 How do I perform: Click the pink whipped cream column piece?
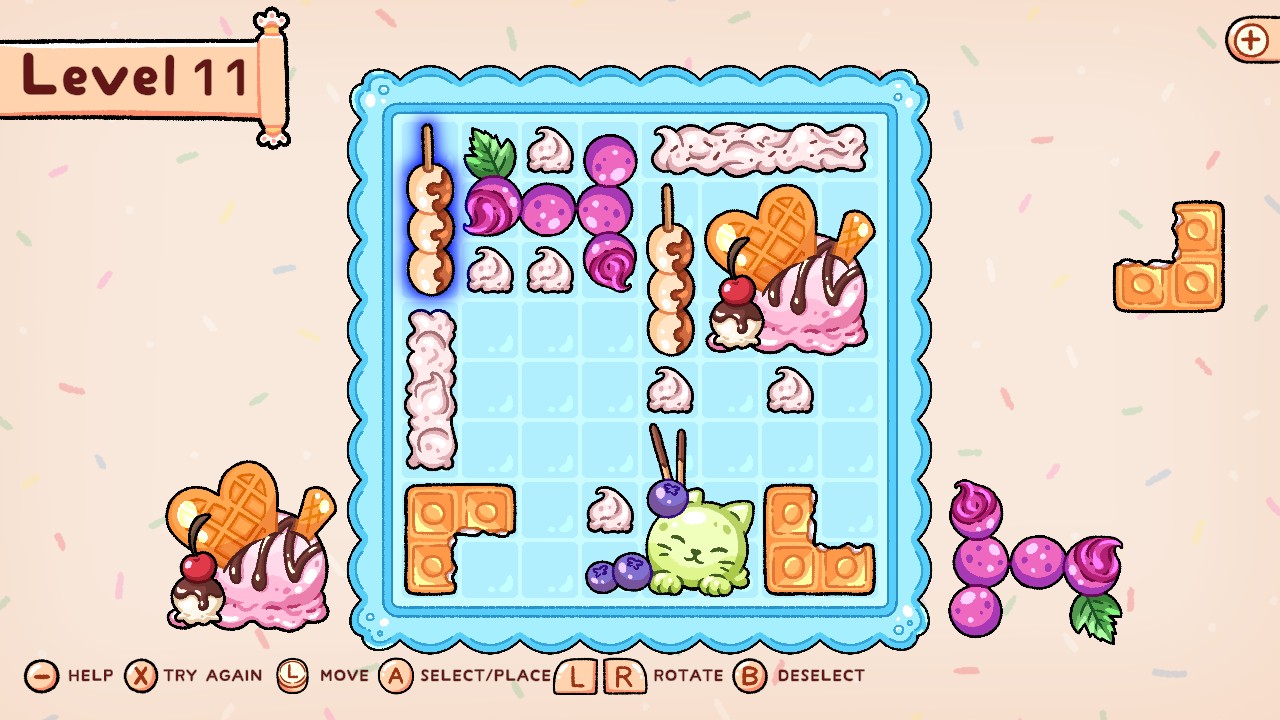pos(430,390)
